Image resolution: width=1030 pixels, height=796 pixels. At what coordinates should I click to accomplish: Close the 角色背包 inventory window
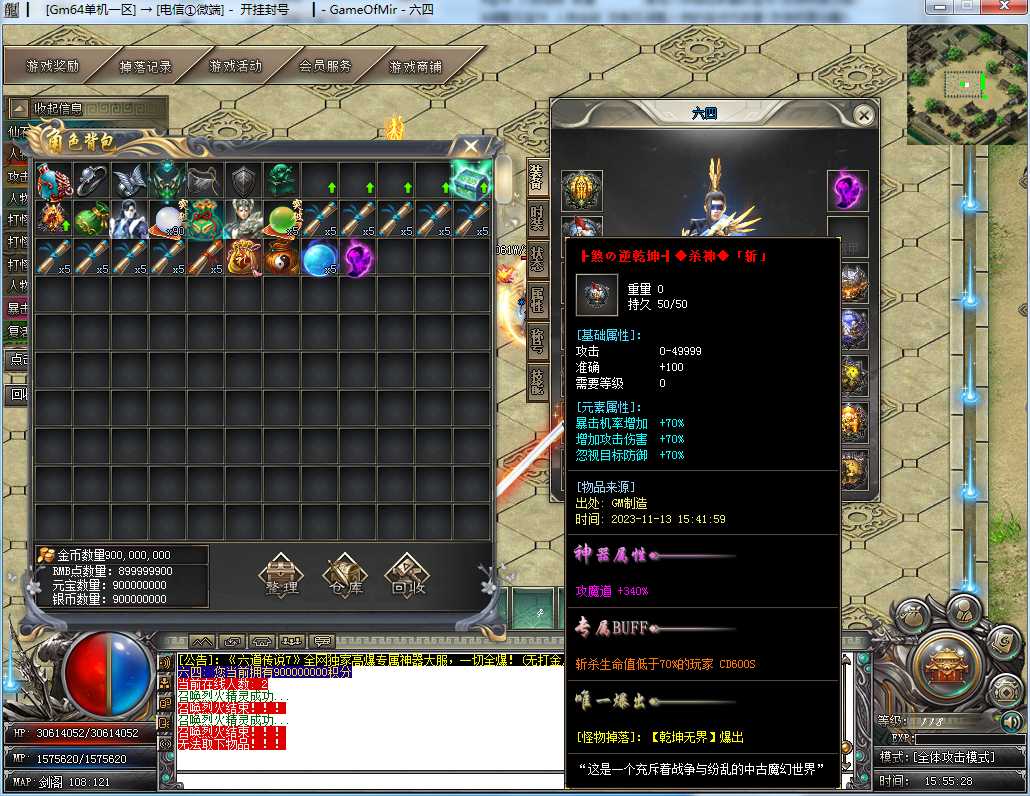coord(470,147)
